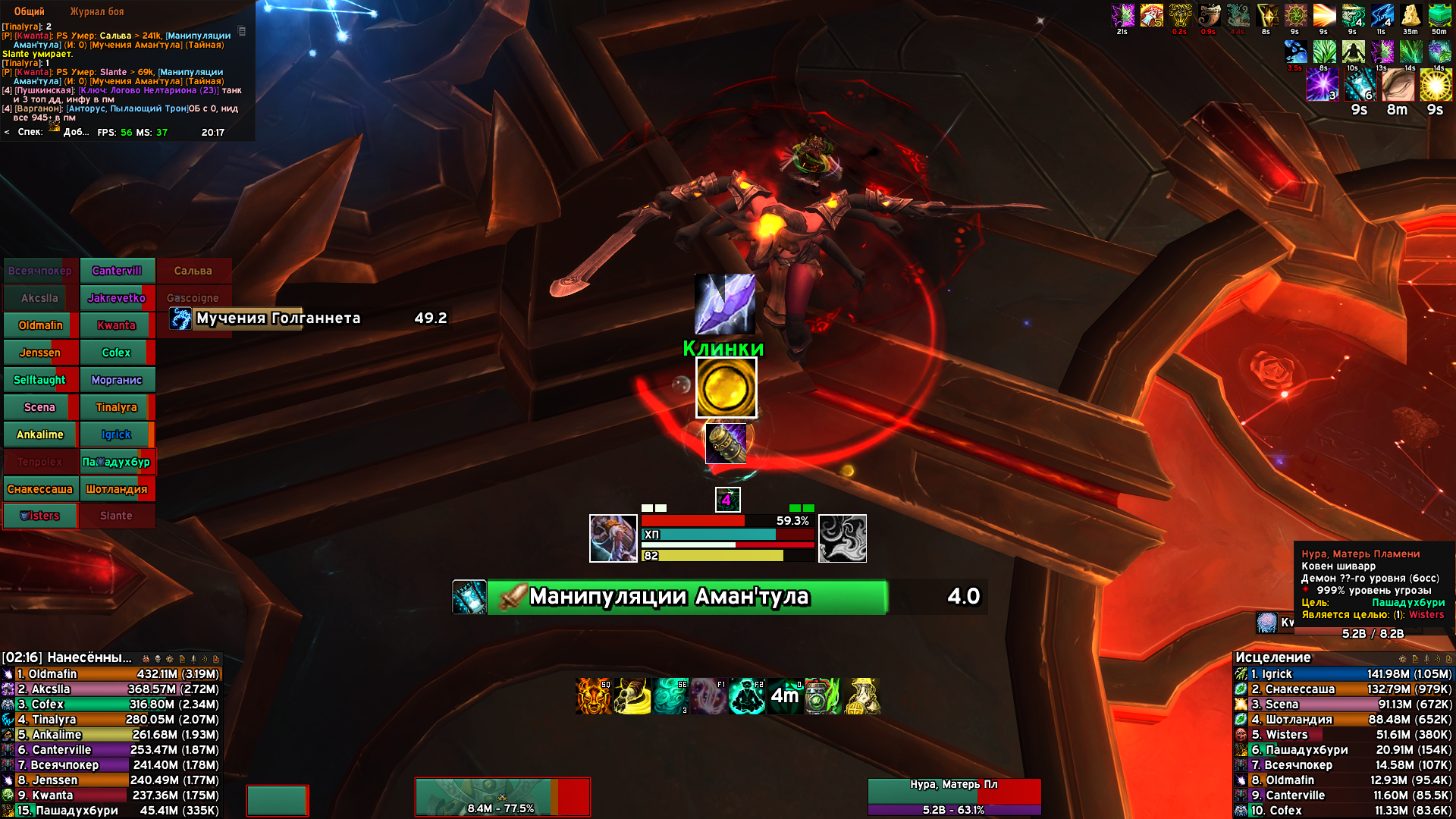Click the Нура, Матерь Пламени boss frame
Viewport: 1456px width, 819px height.
point(954,796)
